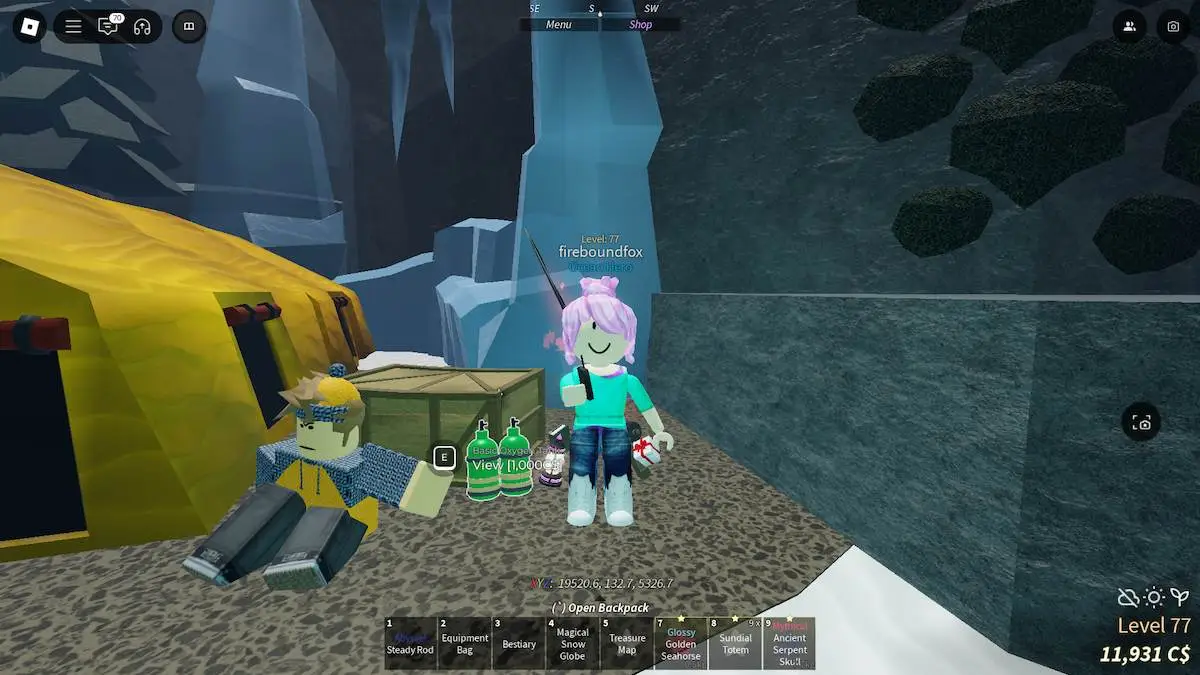This screenshot has height=675, width=1200.
Task: Open the book icon in top bar
Action: (189, 26)
